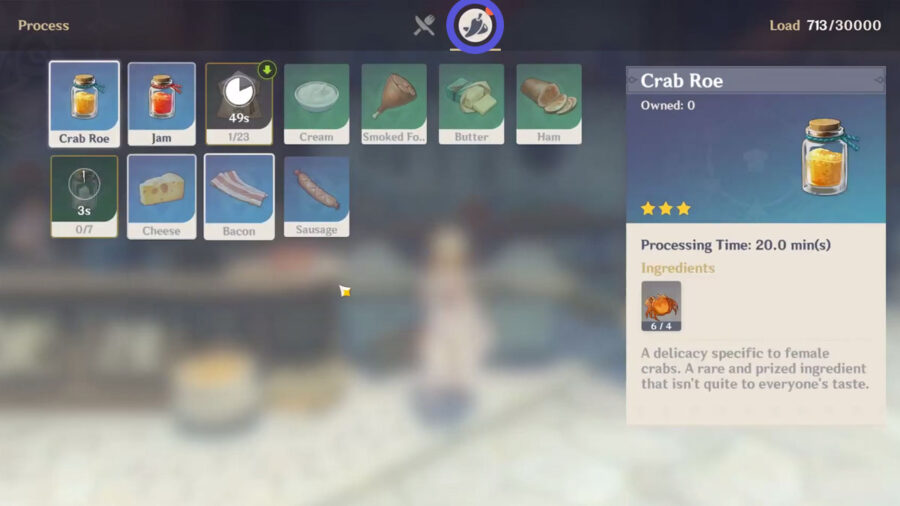900x506 pixels.
Task: Collect the item processing with 49s left
Action: pyautogui.click(x=239, y=104)
